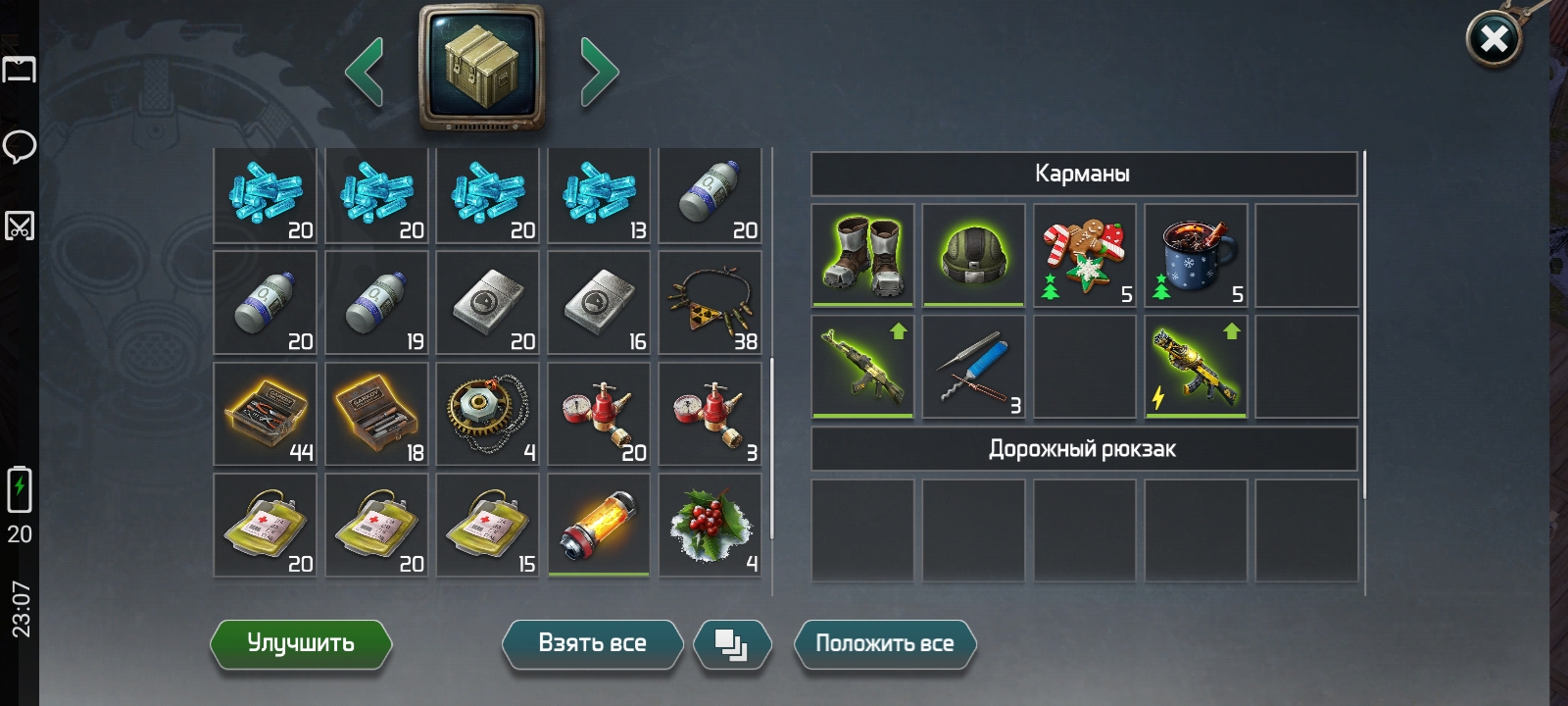1568x706 pixels.
Task: Click the stack sorting button
Action: 732,644
